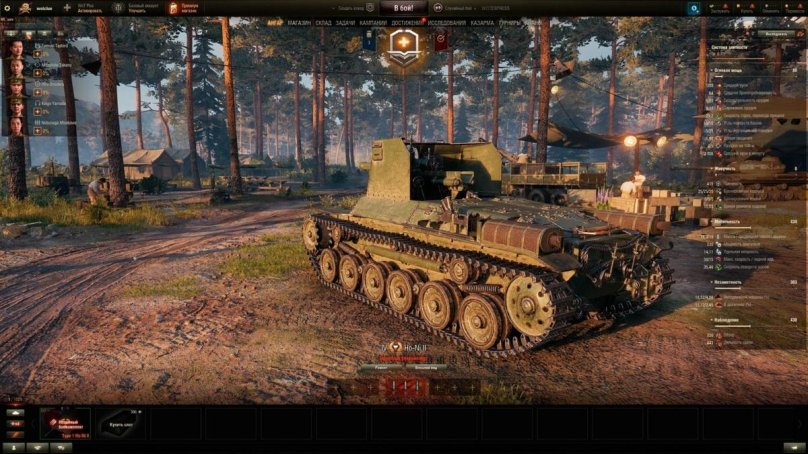The width and height of the screenshot is (808, 454).
Task: Switch to the КАЗАРМА tab
Action: pos(482,22)
